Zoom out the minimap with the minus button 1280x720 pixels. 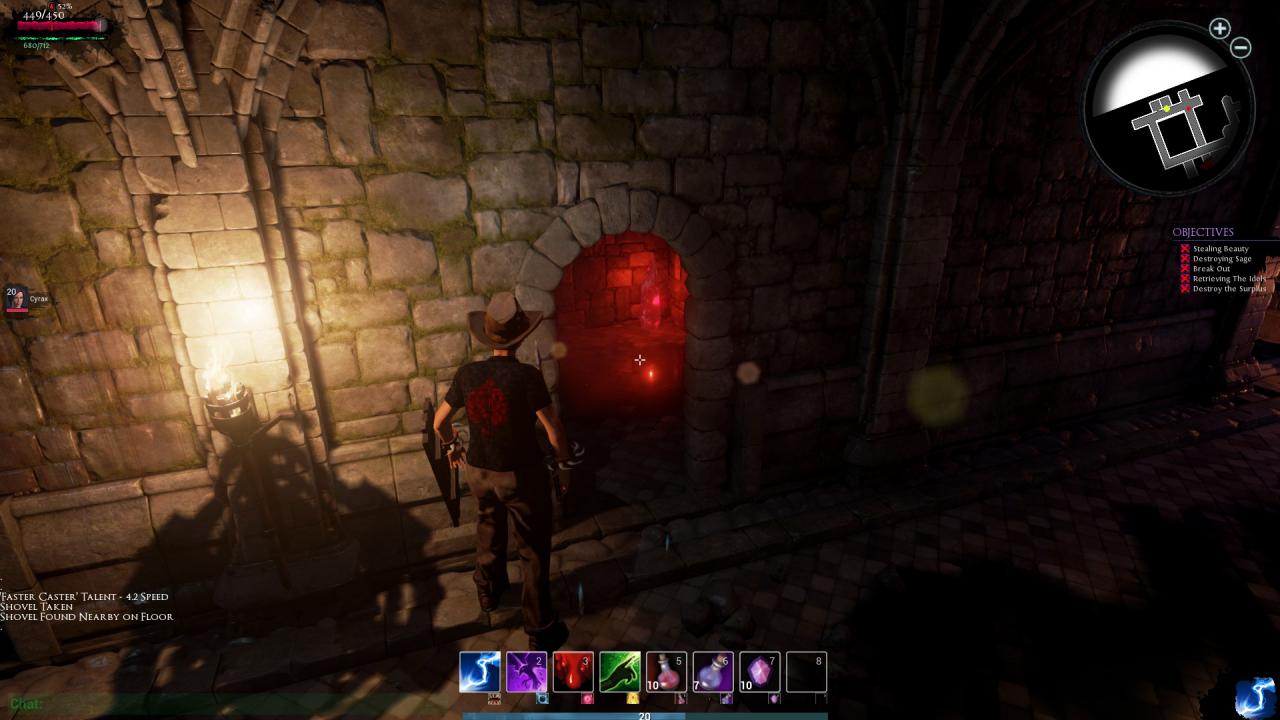1241,47
